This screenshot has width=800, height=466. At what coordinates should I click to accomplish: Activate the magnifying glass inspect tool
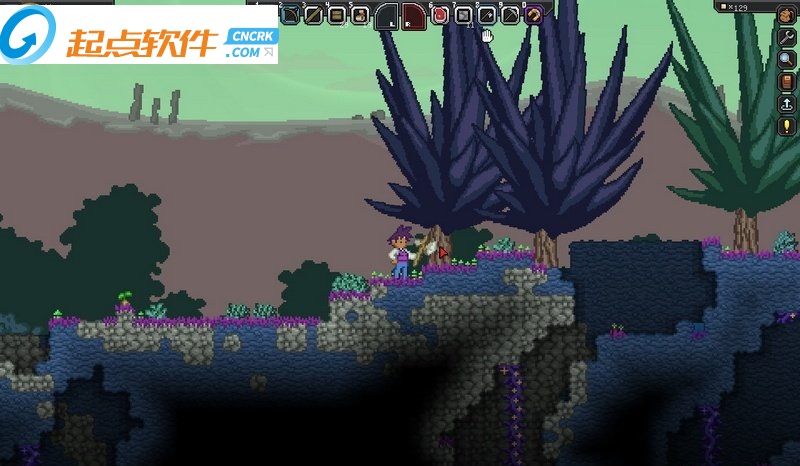[x=786, y=58]
